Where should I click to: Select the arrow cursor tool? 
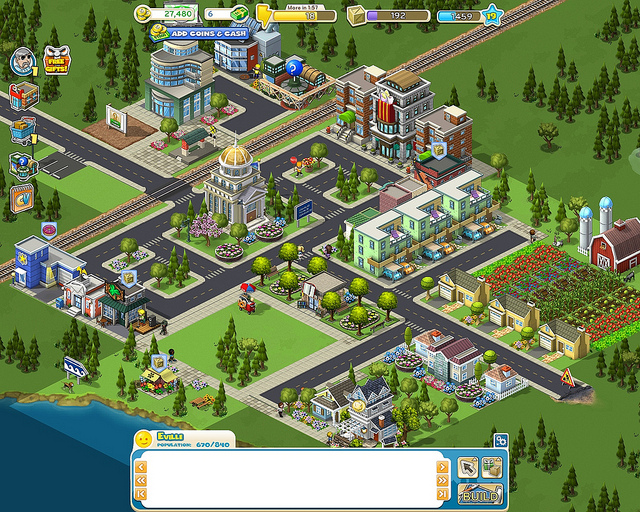tap(467, 467)
